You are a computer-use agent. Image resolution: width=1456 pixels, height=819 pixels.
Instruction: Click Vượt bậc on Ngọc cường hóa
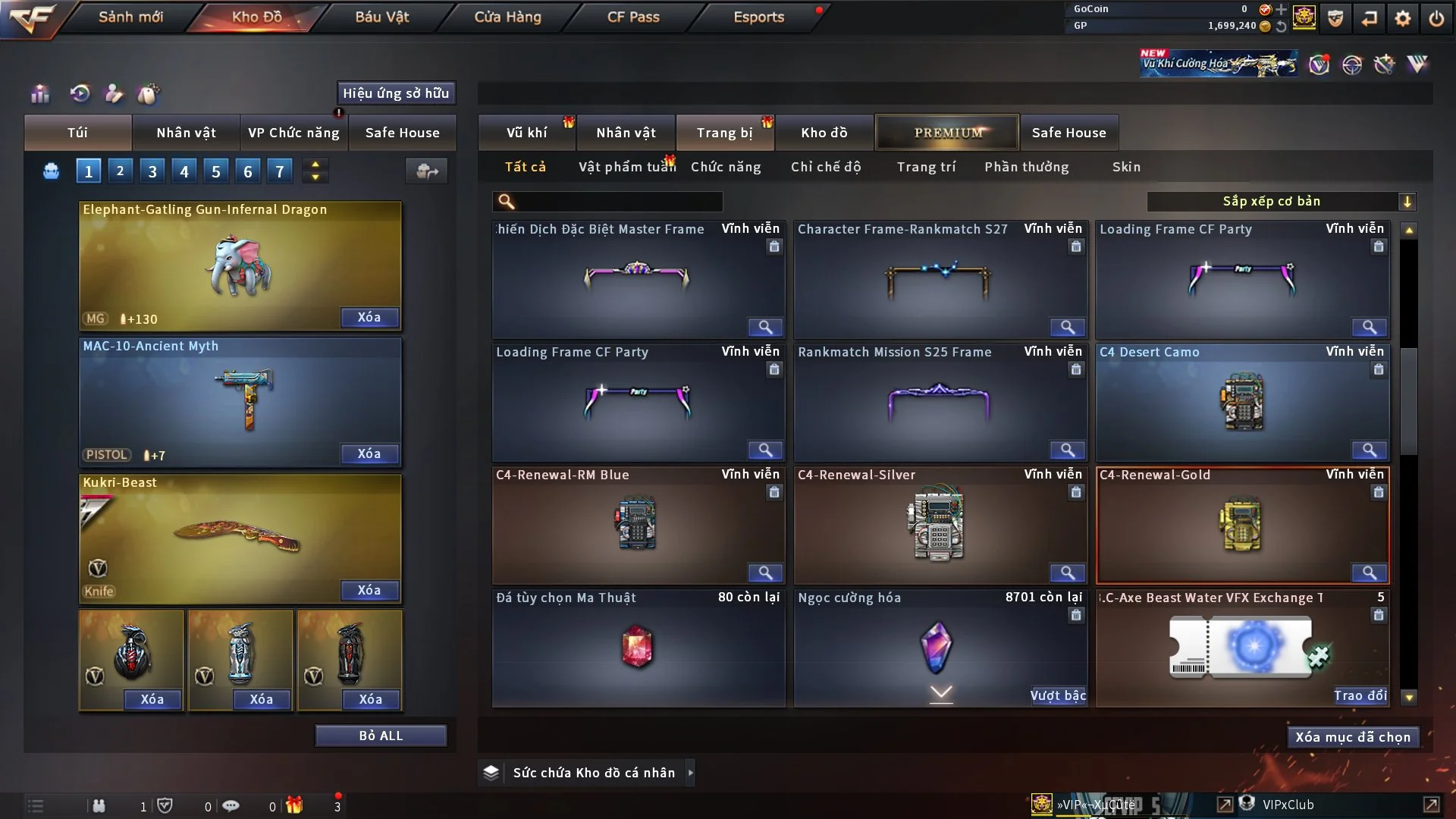(x=1058, y=695)
